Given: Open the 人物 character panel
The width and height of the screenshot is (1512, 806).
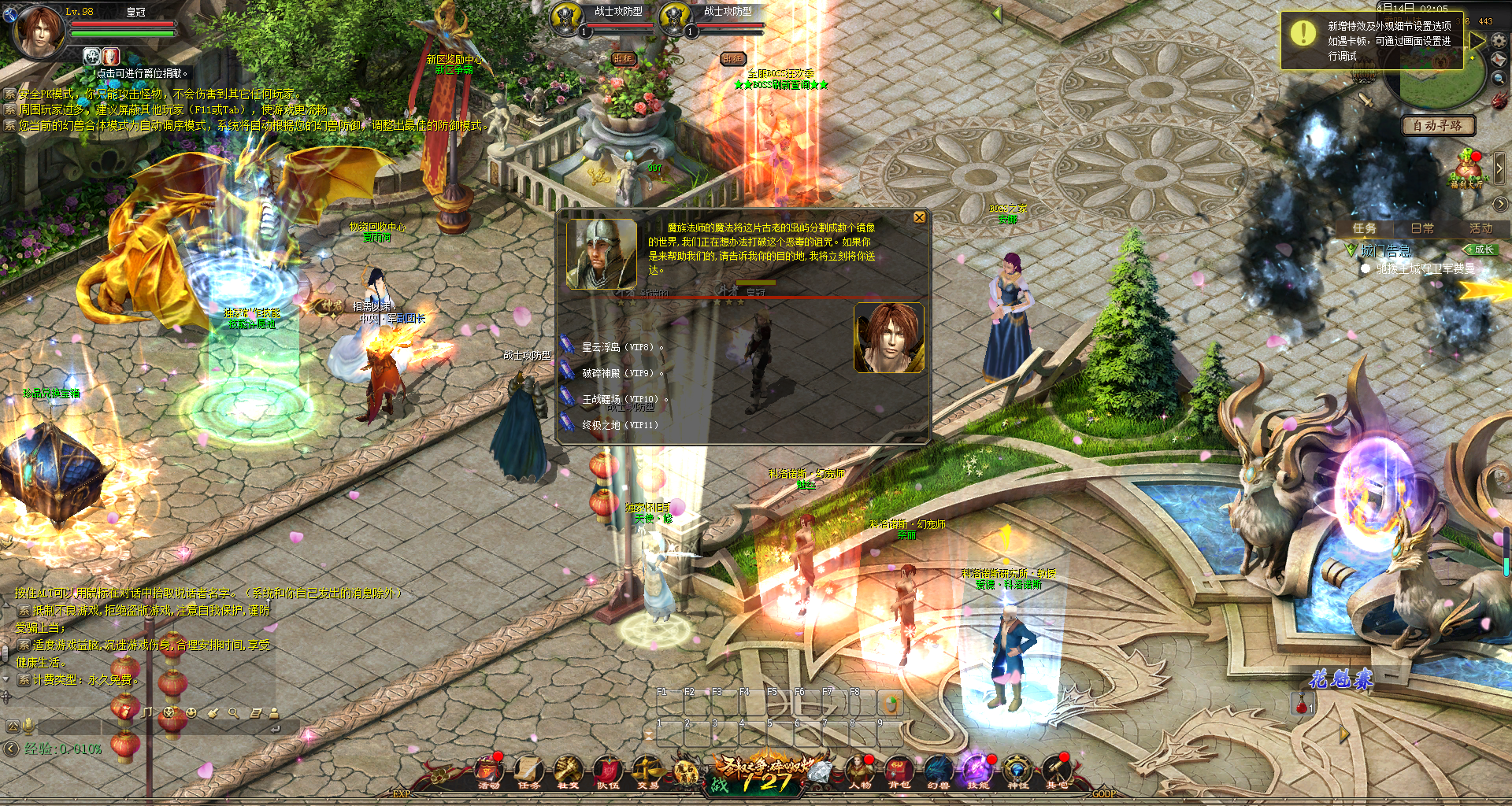Looking at the screenshot, I should click(x=860, y=771).
